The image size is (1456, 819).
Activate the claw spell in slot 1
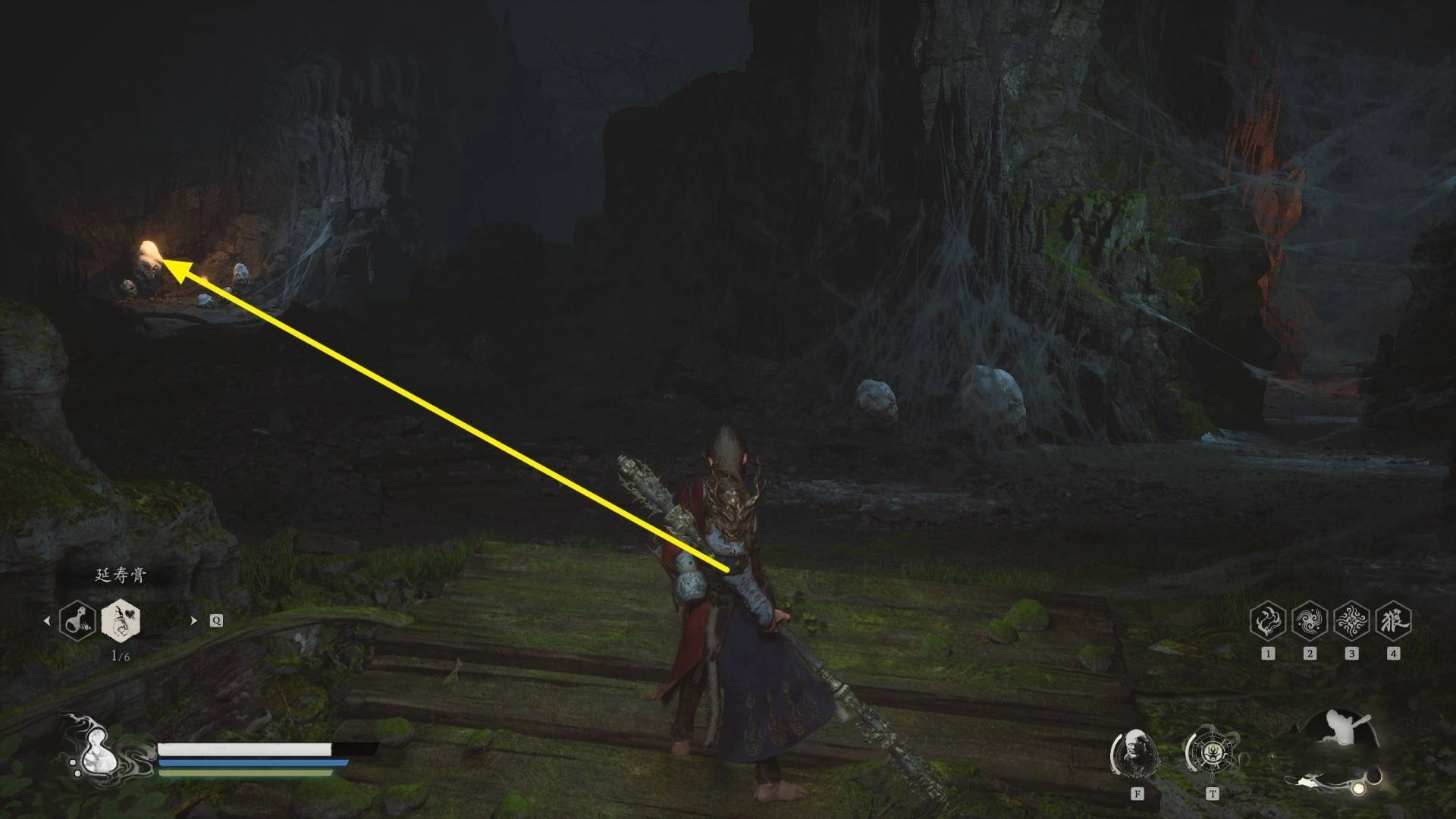click(x=1268, y=620)
